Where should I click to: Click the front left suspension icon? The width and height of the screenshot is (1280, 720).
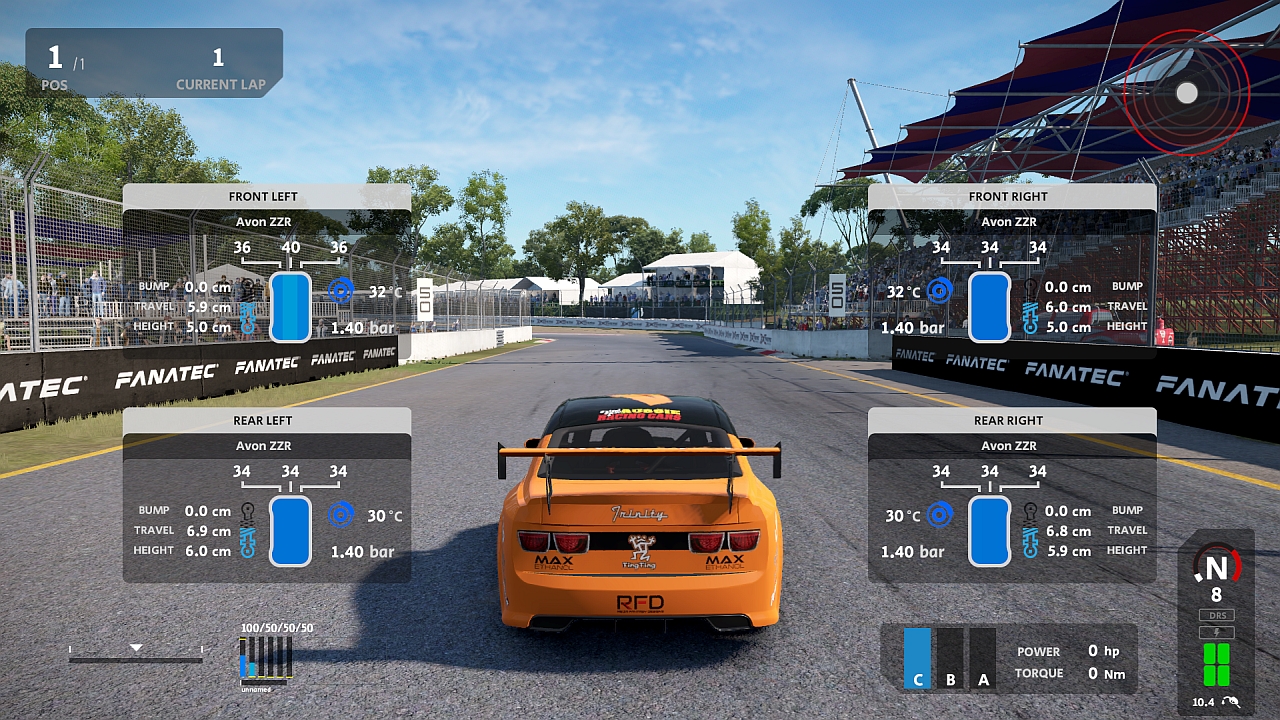(247, 317)
